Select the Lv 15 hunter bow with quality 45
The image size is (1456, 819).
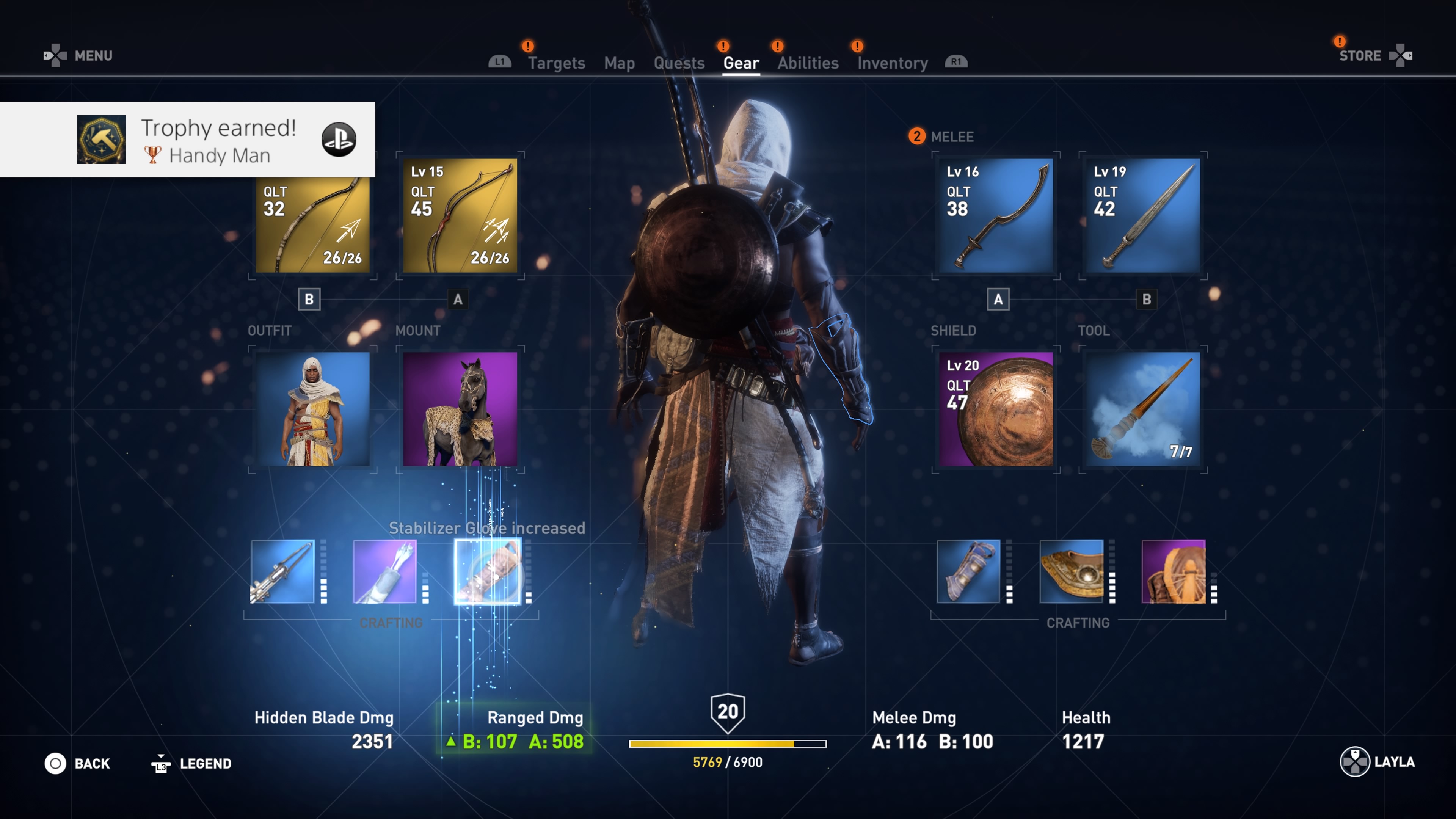(x=460, y=215)
